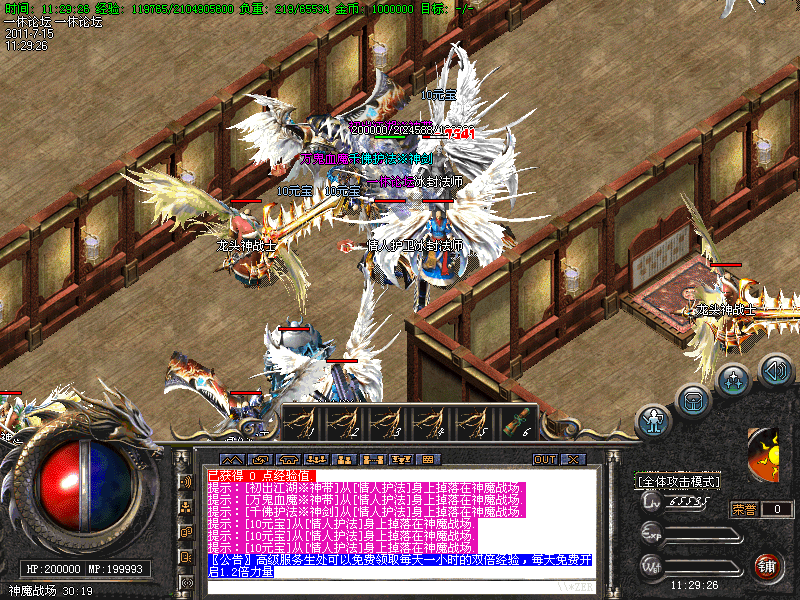Open the bag inventory round button

[694, 400]
